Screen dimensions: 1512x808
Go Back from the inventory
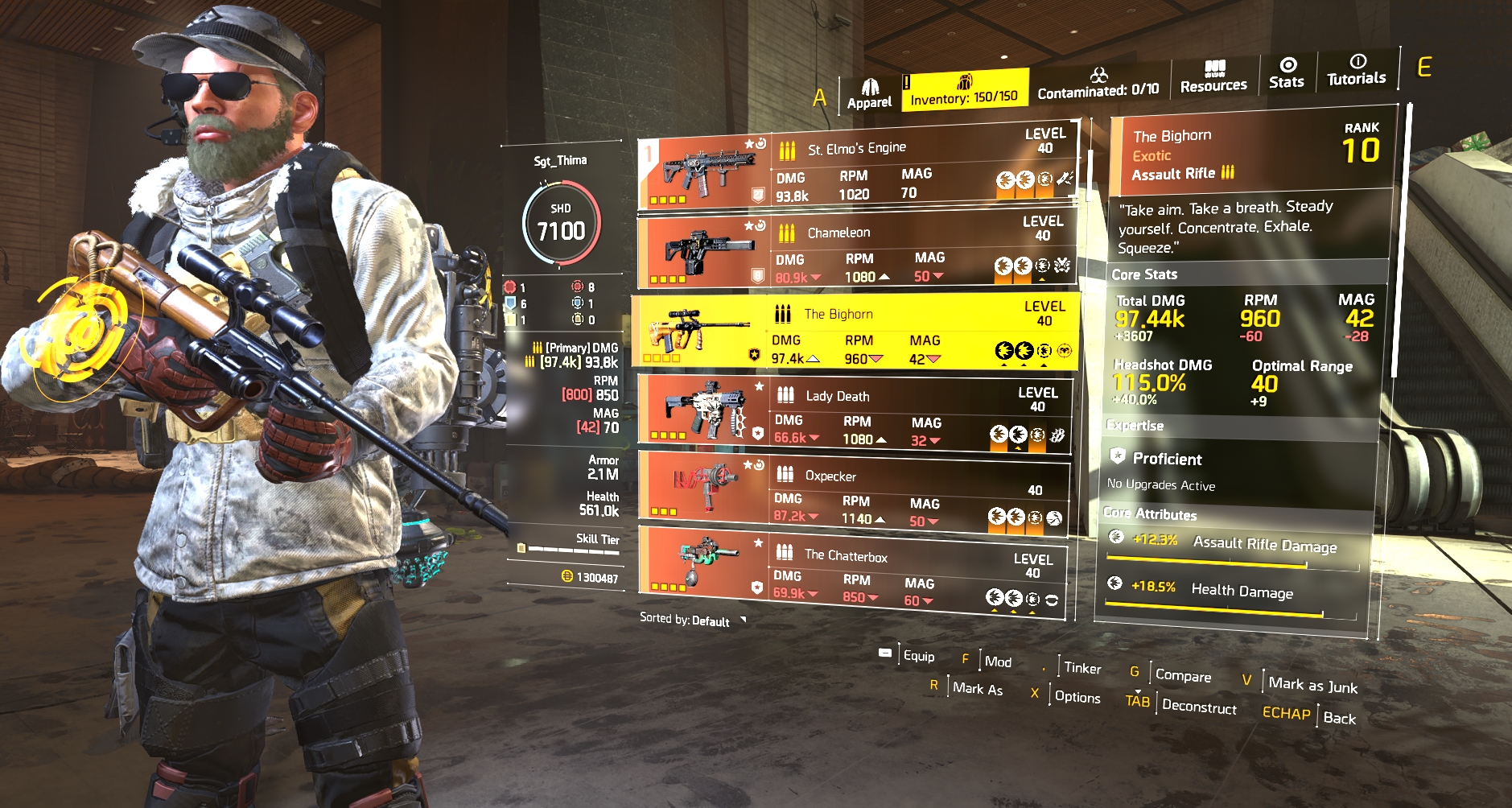pyautogui.click(x=1338, y=718)
